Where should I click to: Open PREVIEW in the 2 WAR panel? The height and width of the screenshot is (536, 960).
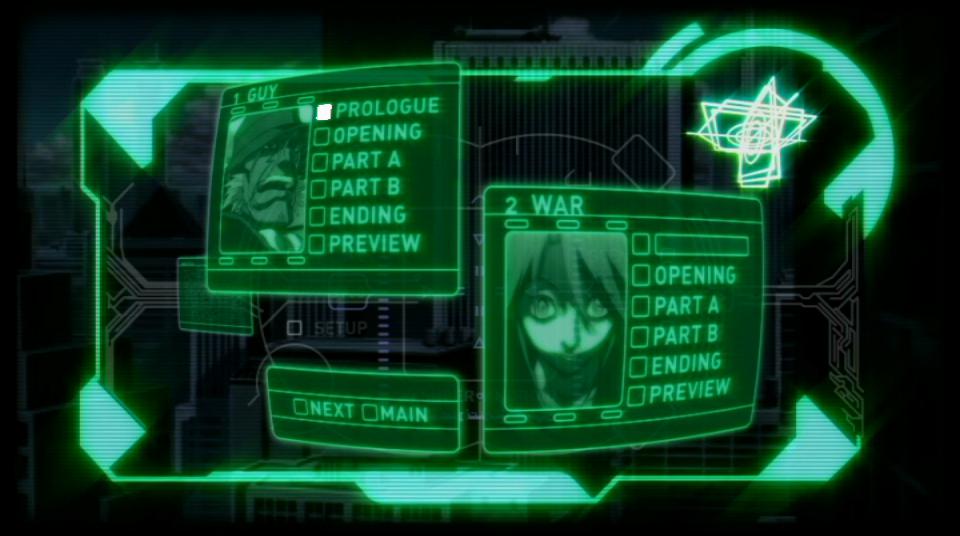coord(689,392)
